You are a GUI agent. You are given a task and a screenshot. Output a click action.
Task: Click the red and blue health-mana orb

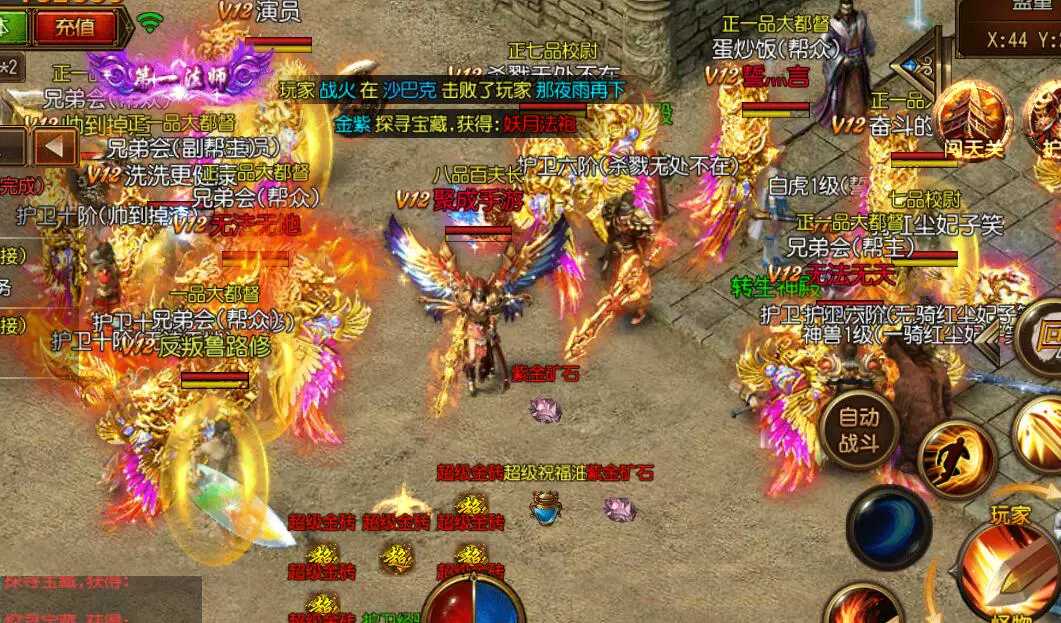coord(474,598)
